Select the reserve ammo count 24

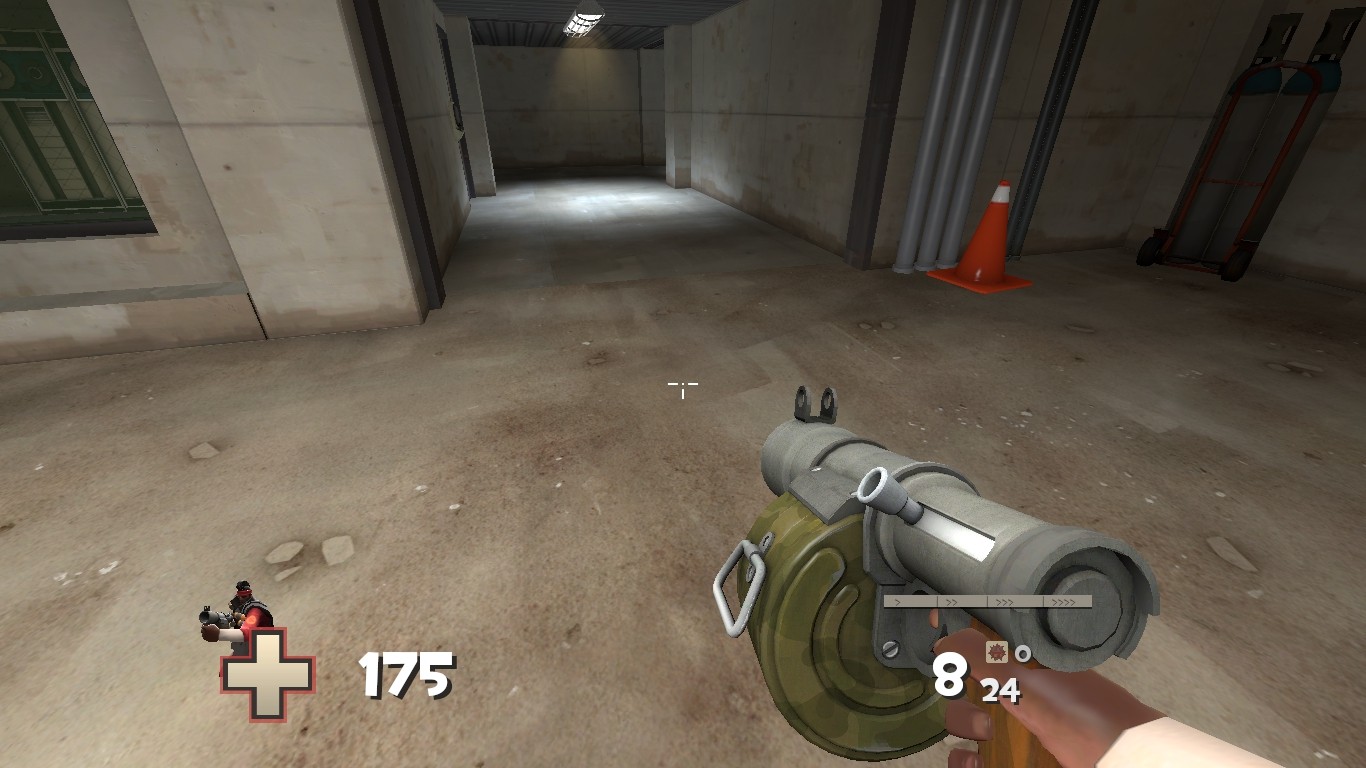(x=1002, y=688)
